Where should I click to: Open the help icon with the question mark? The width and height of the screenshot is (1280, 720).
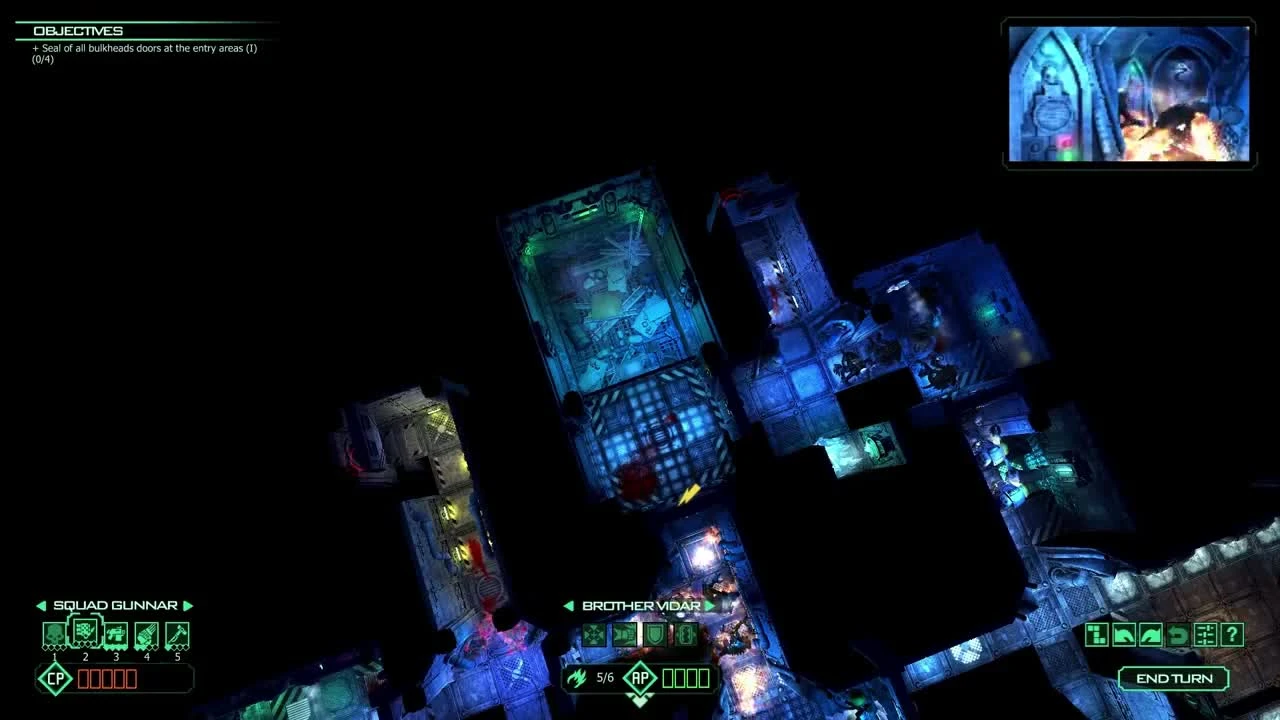[x=1232, y=634]
